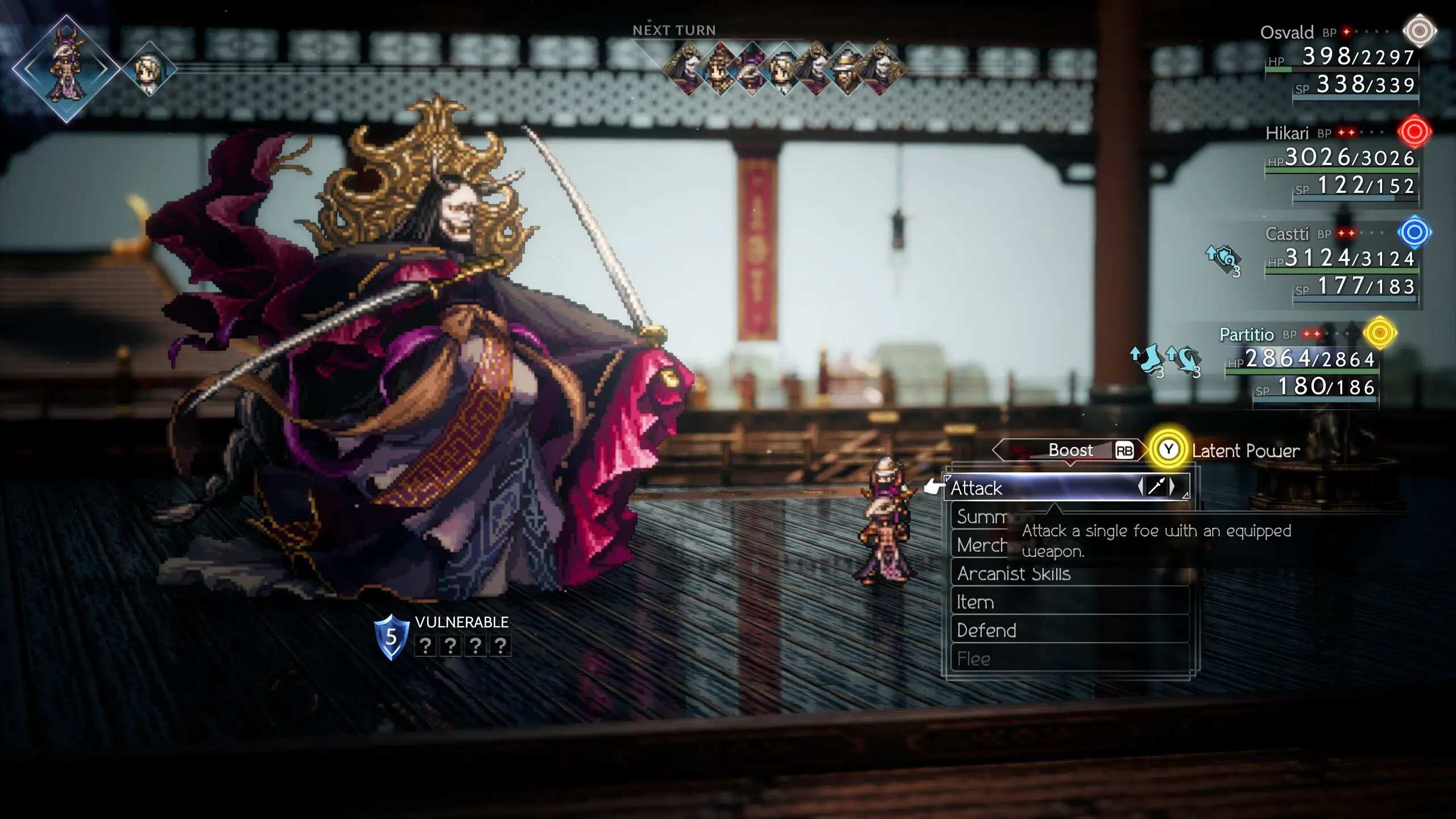Viewport: 1456px width, 819px height.
Task: Switch weapon with the right arrow on Attack
Action: point(1173,486)
